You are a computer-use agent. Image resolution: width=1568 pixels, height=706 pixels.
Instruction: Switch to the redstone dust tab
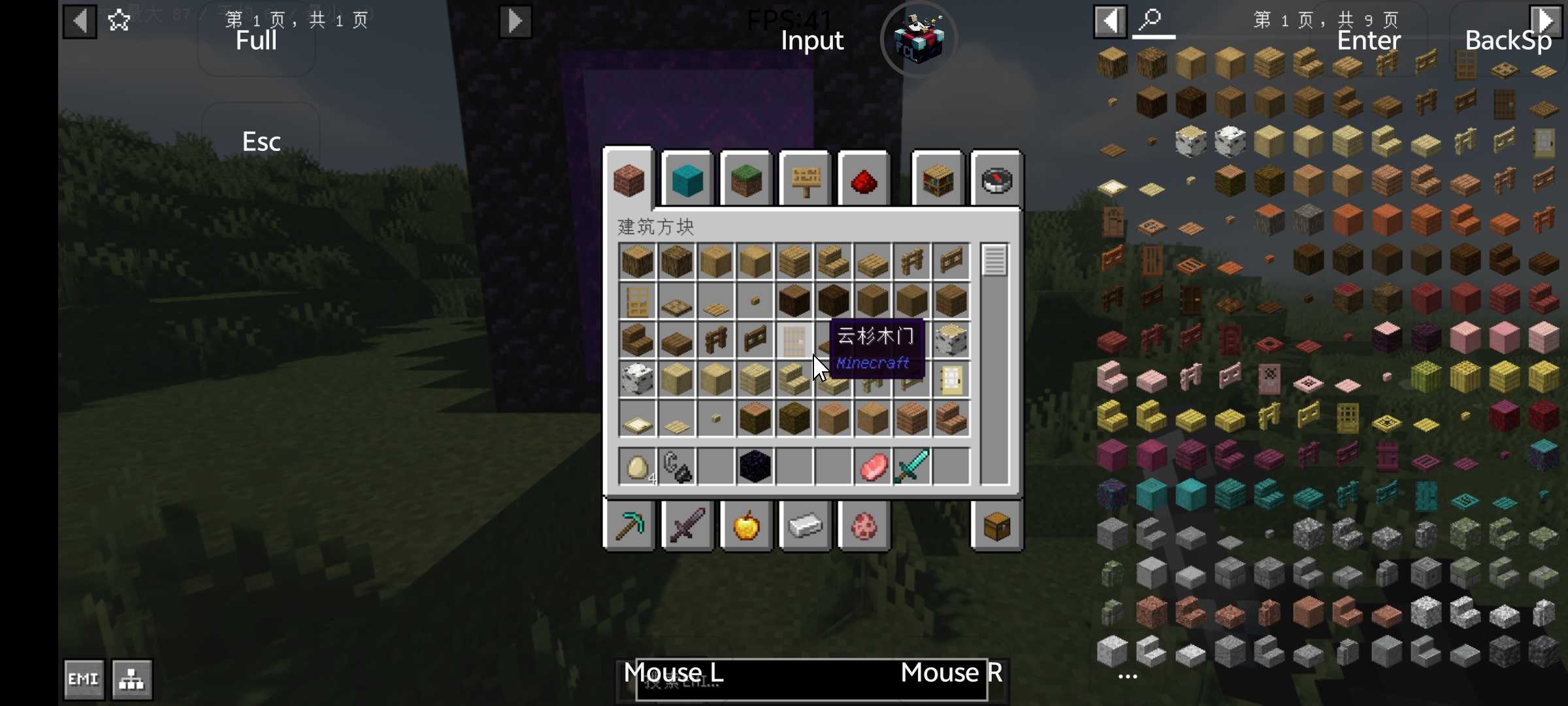[864, 180]
